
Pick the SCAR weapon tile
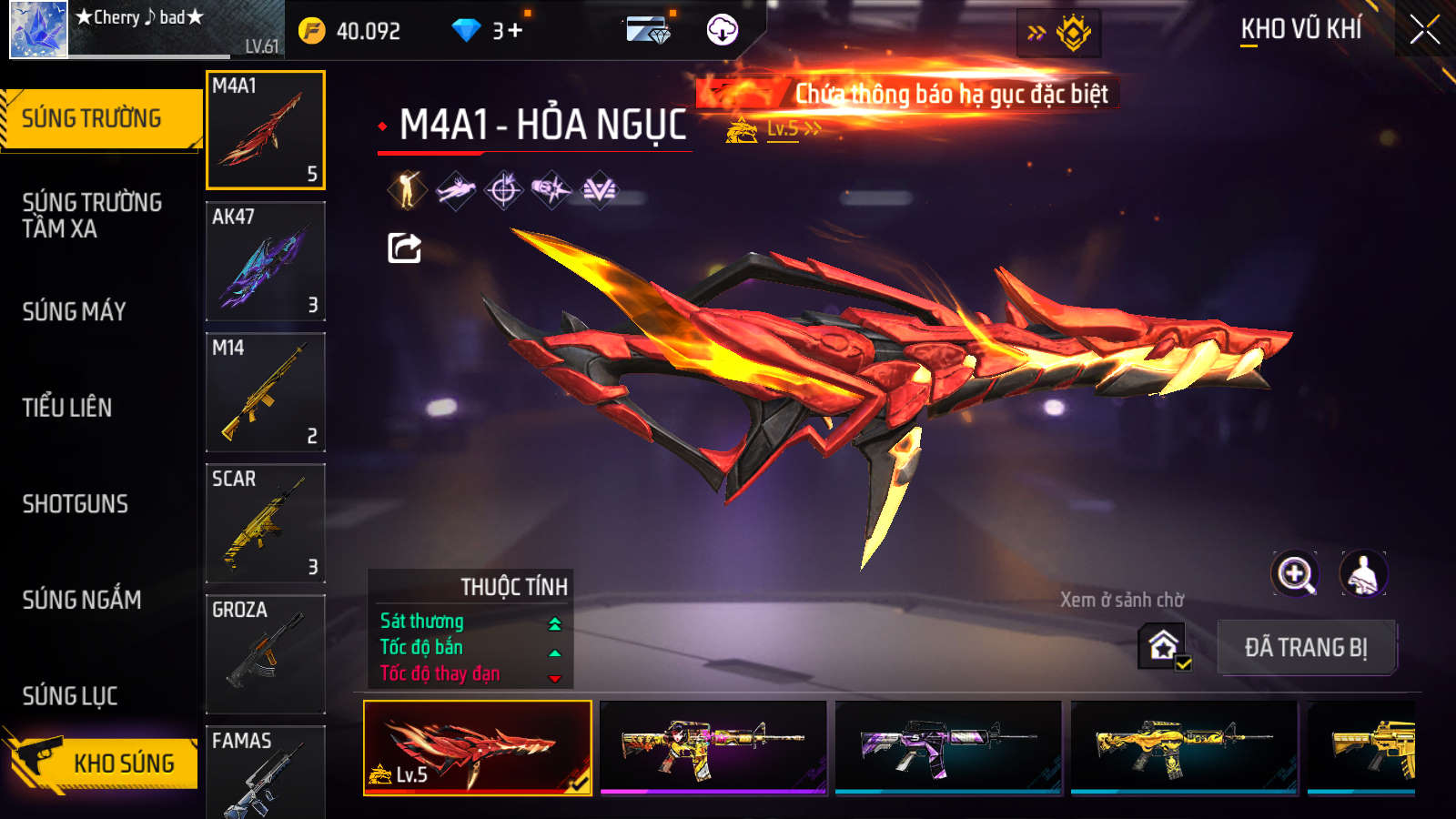(x=265, y=523)
